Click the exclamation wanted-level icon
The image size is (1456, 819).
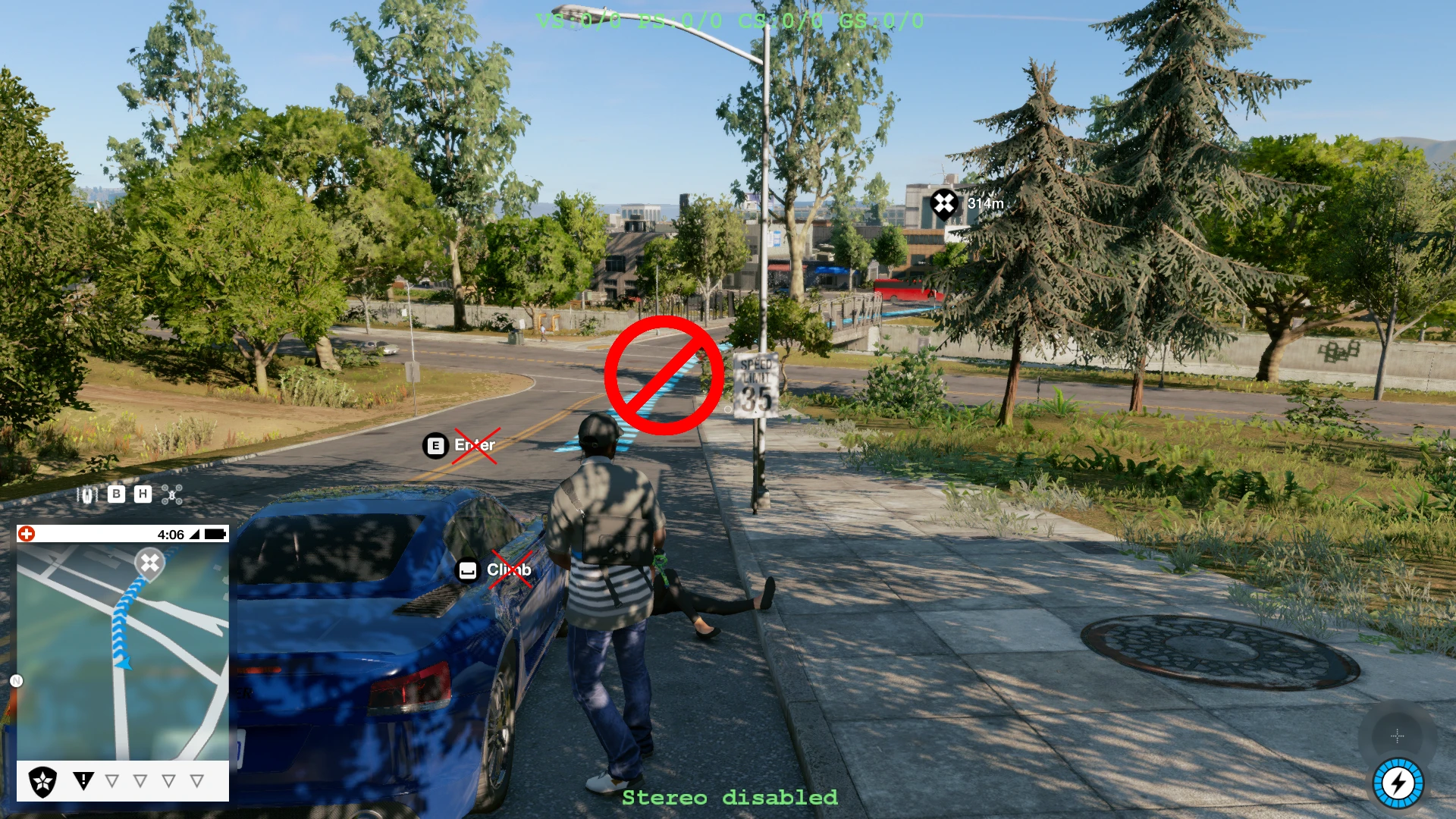pos(83,781)
